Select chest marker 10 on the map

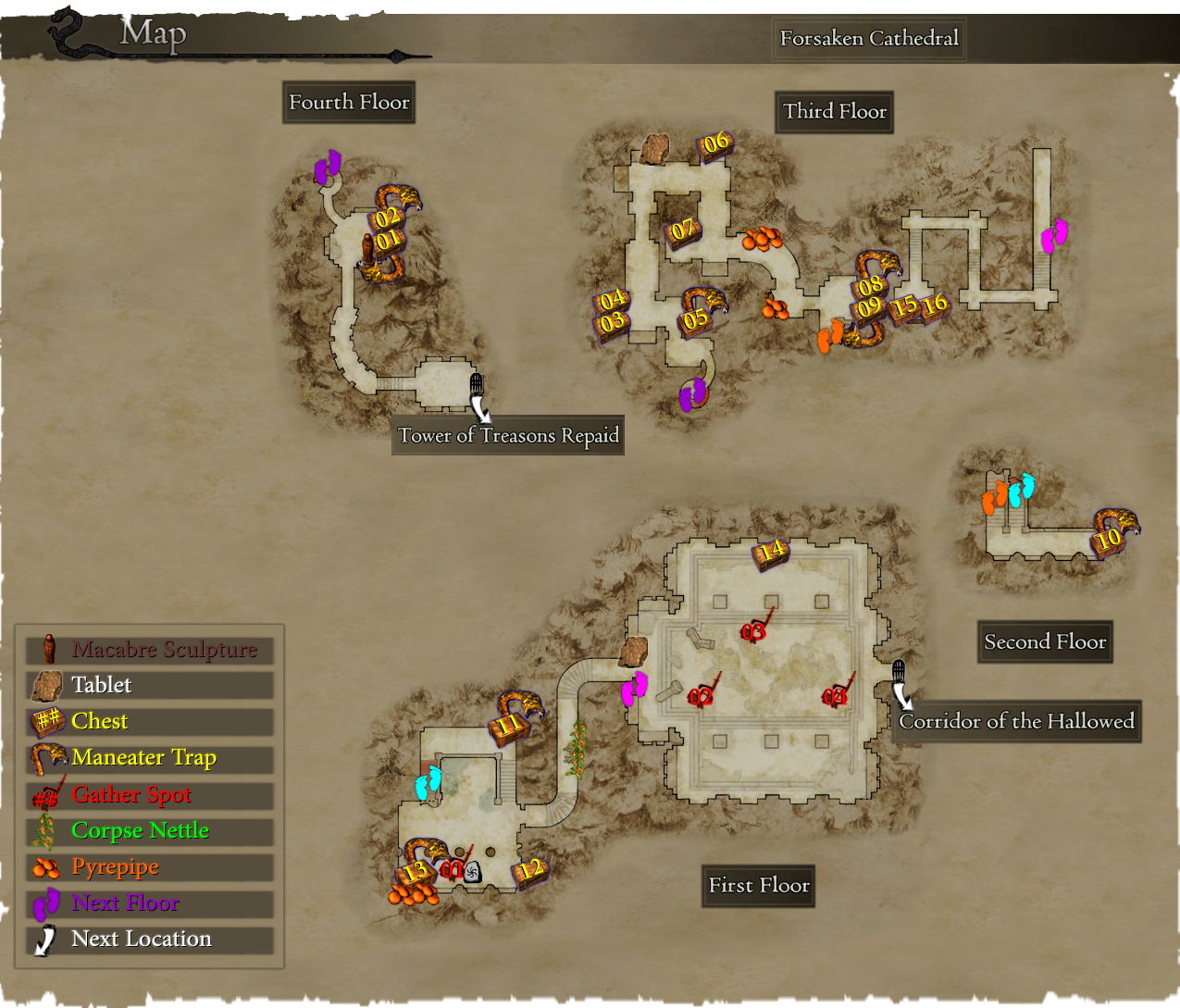(1108, 539)
